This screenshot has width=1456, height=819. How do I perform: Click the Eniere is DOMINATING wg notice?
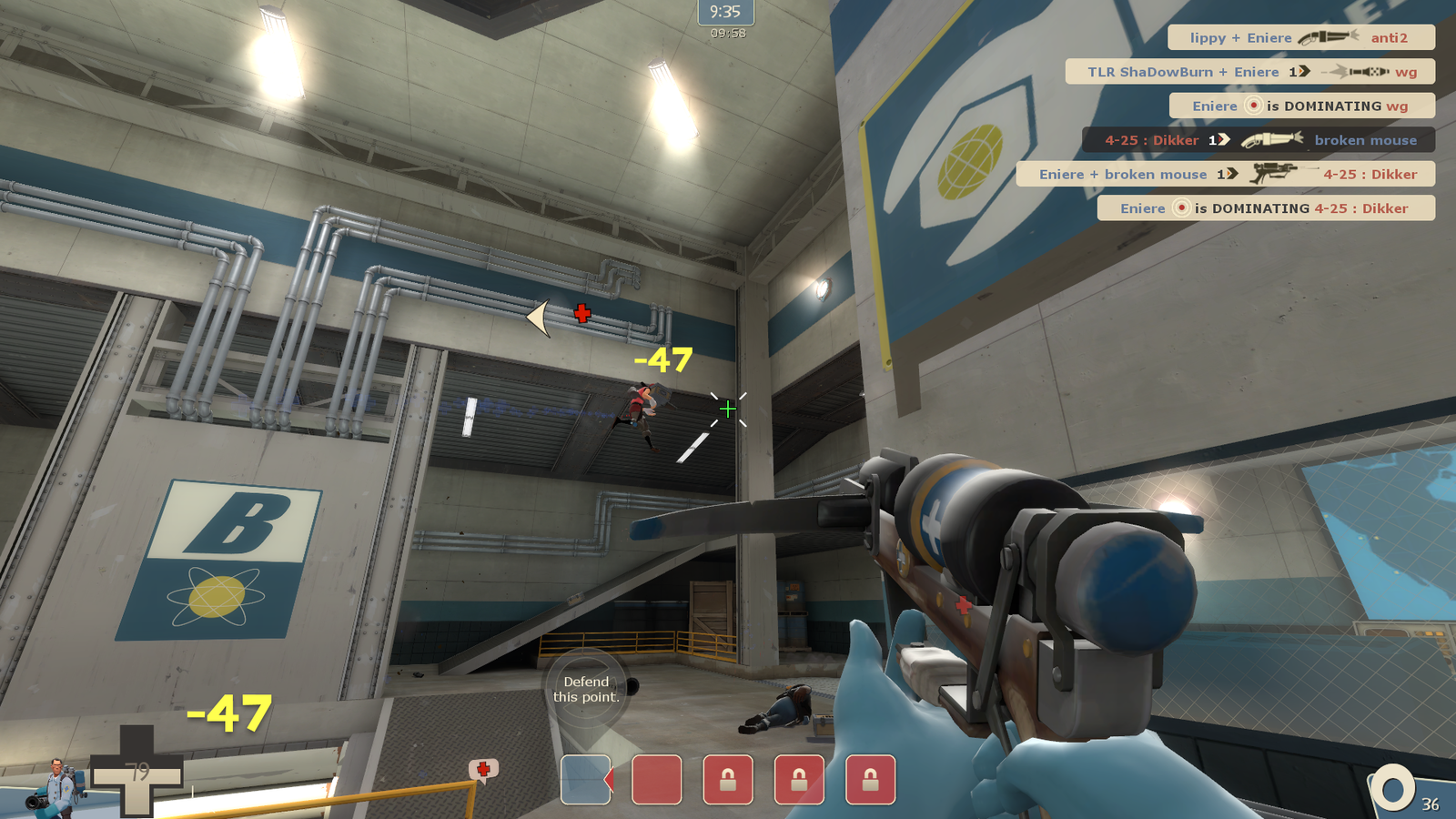pyautogui.click(x=1300, y=106)
